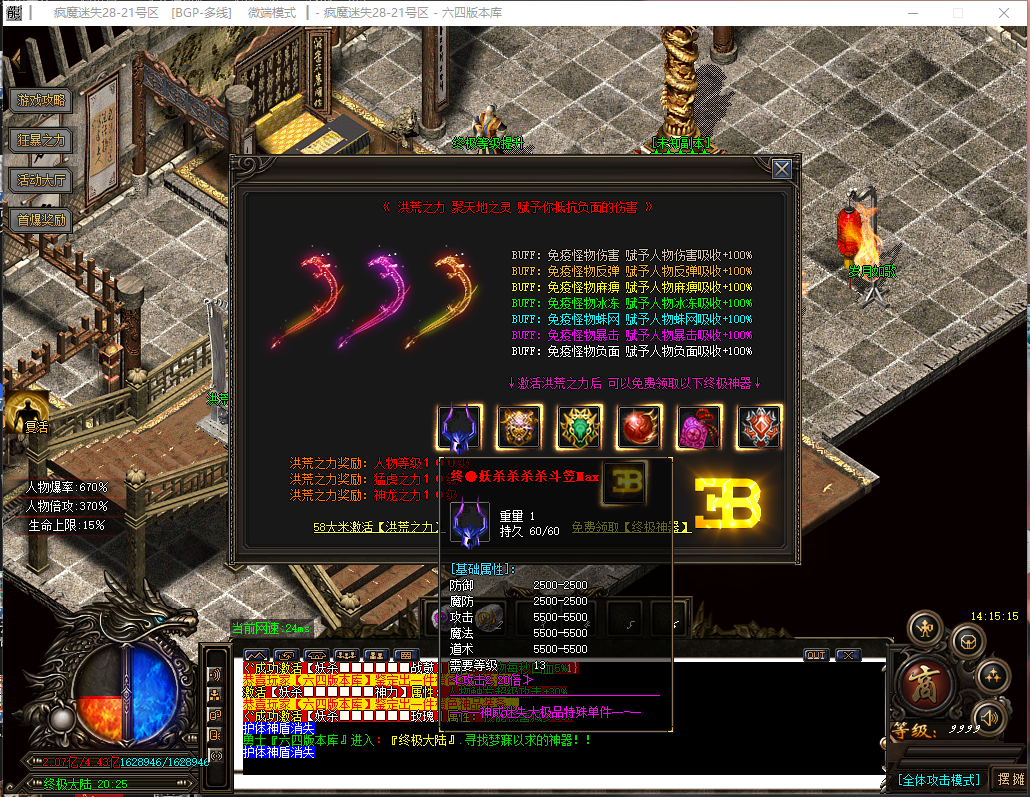
Task: Open the 首爆奖励 side button
Action: (41, 220)
